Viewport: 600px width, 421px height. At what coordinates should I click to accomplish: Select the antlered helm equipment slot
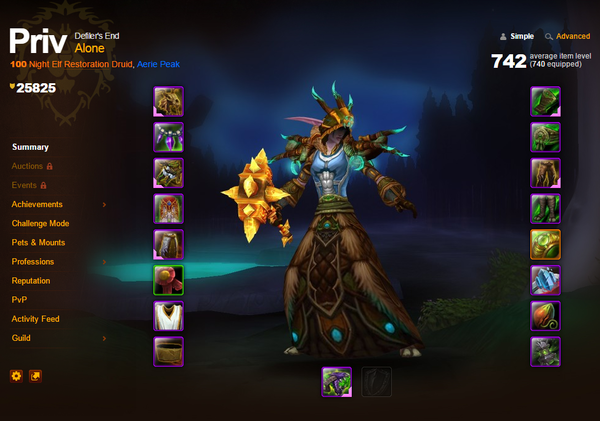(x=167, y=101)
